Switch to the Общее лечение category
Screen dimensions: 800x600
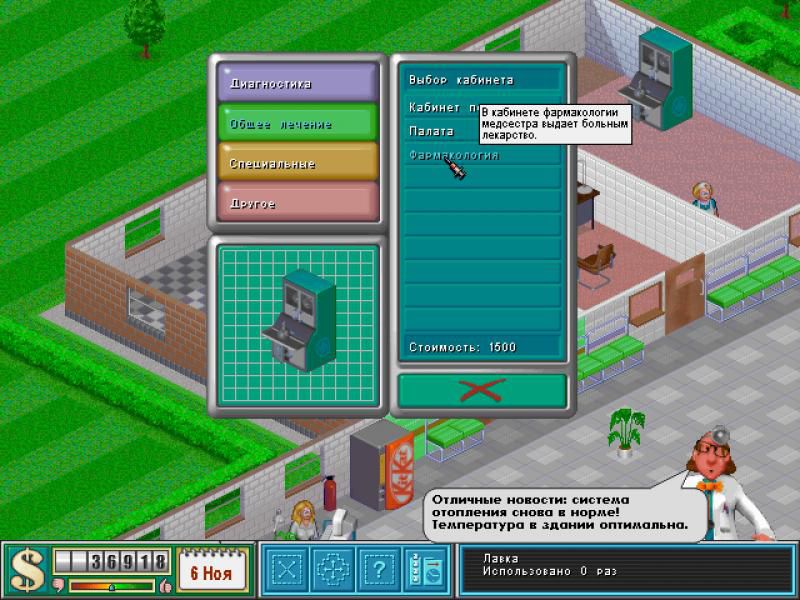(x=298, y=124)
